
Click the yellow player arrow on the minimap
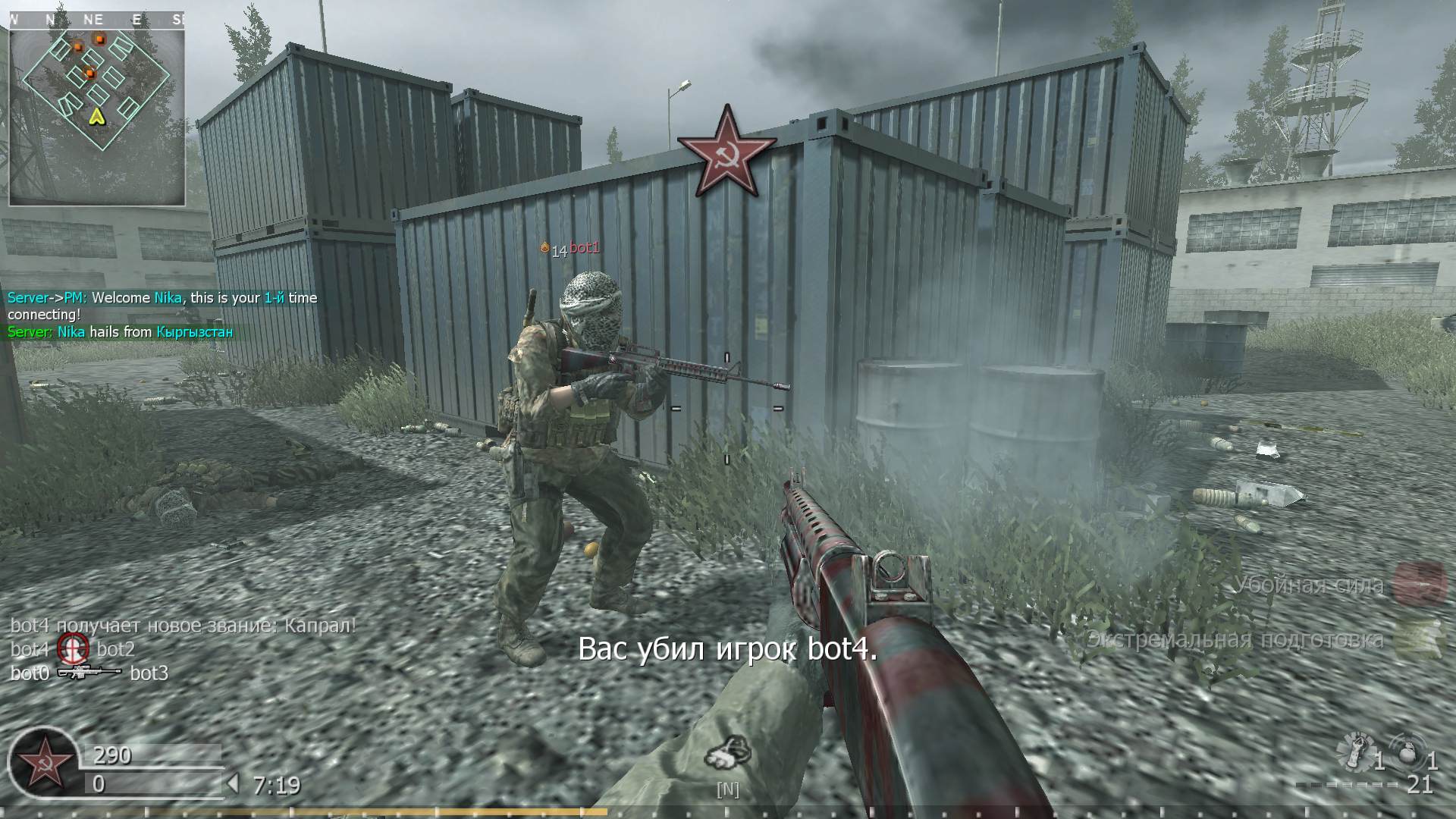(x=97, y=118)
